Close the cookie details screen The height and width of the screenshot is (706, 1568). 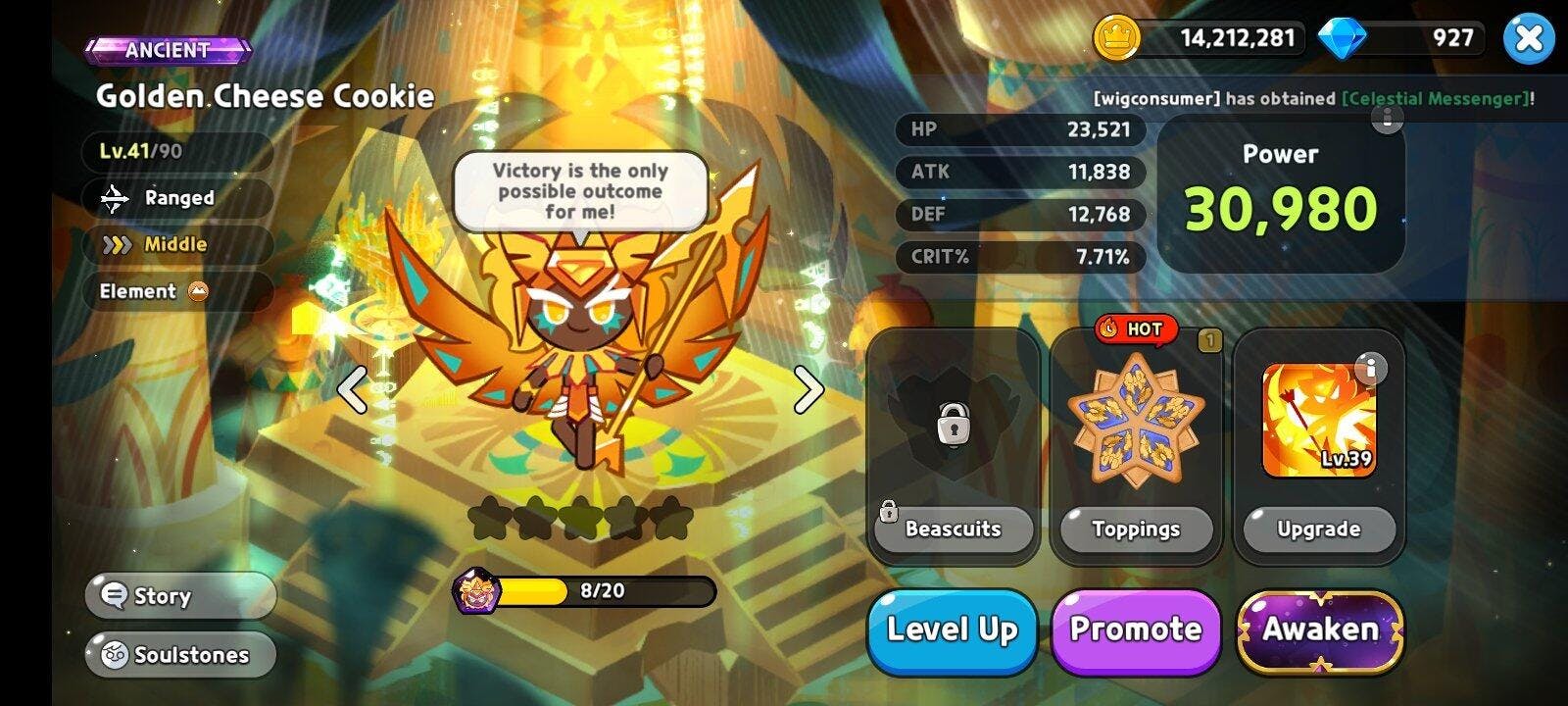coord(1528,39)
